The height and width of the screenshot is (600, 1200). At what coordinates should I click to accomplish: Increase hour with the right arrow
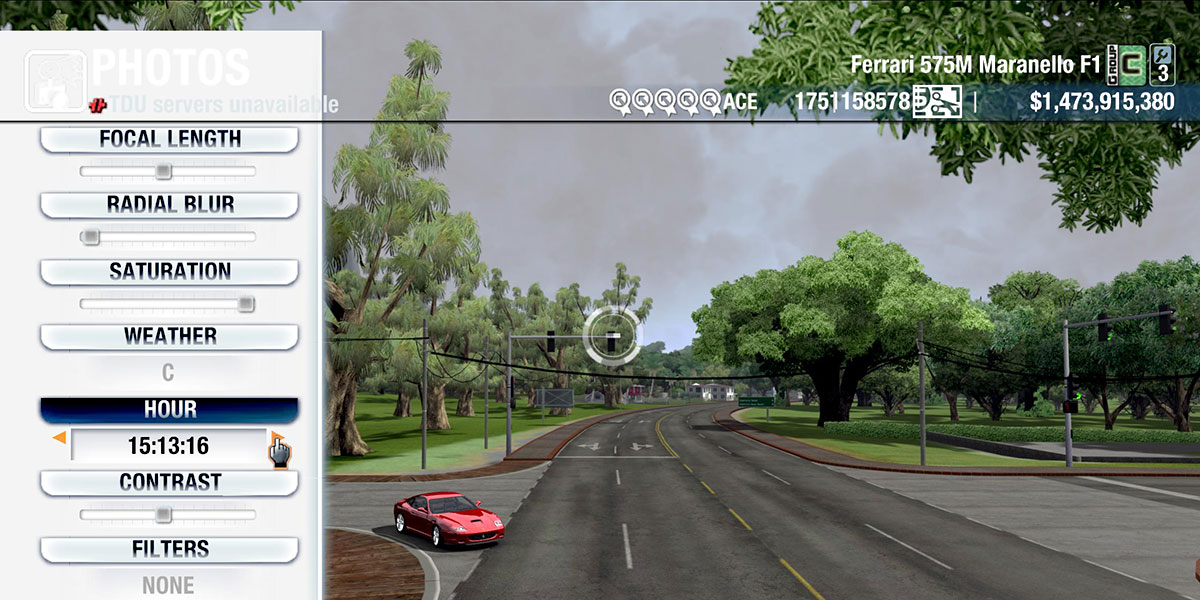pyautogui.click(x=275, y=438)
